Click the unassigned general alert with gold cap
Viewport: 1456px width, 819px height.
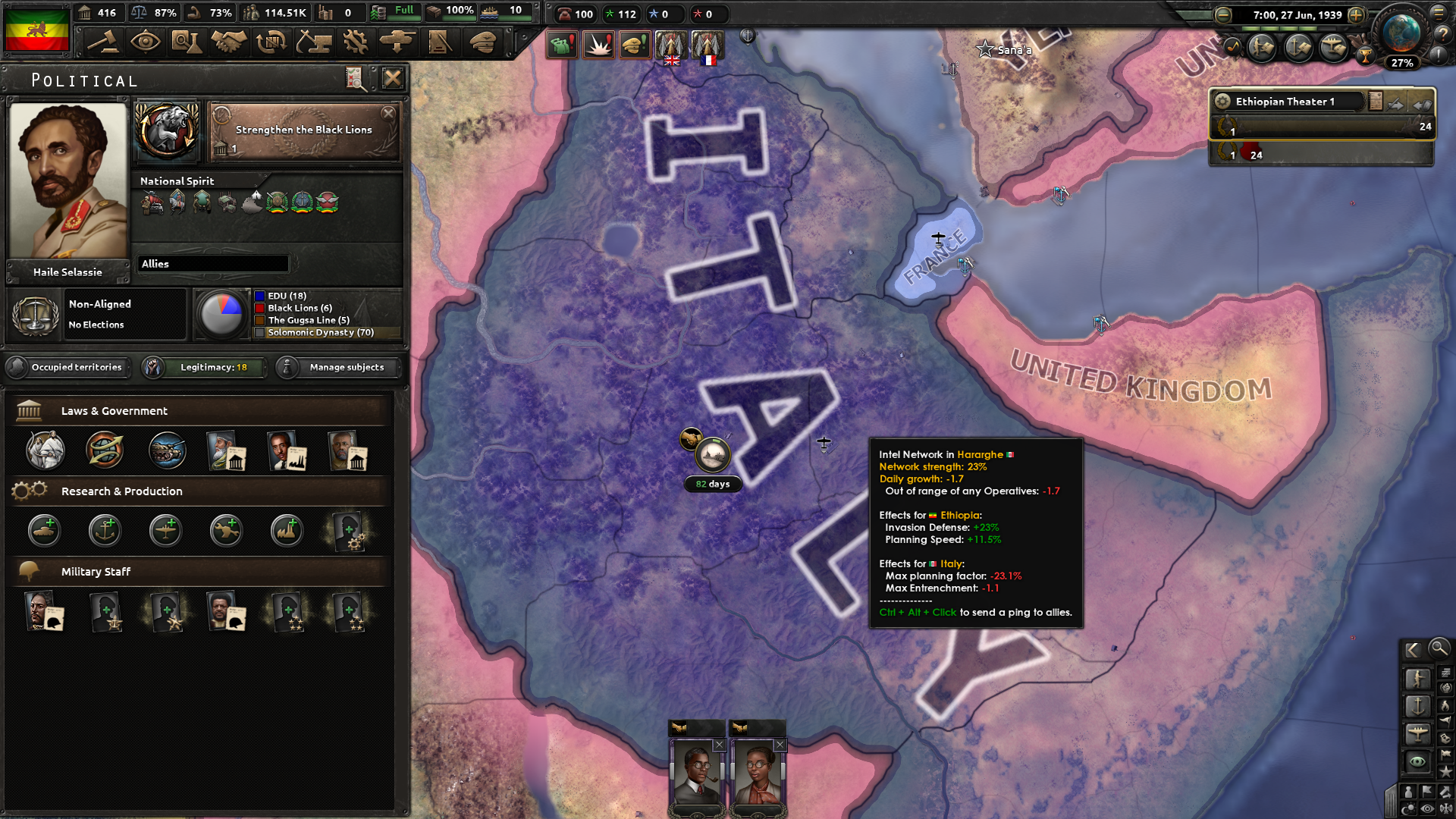click(x=635, y=44)
